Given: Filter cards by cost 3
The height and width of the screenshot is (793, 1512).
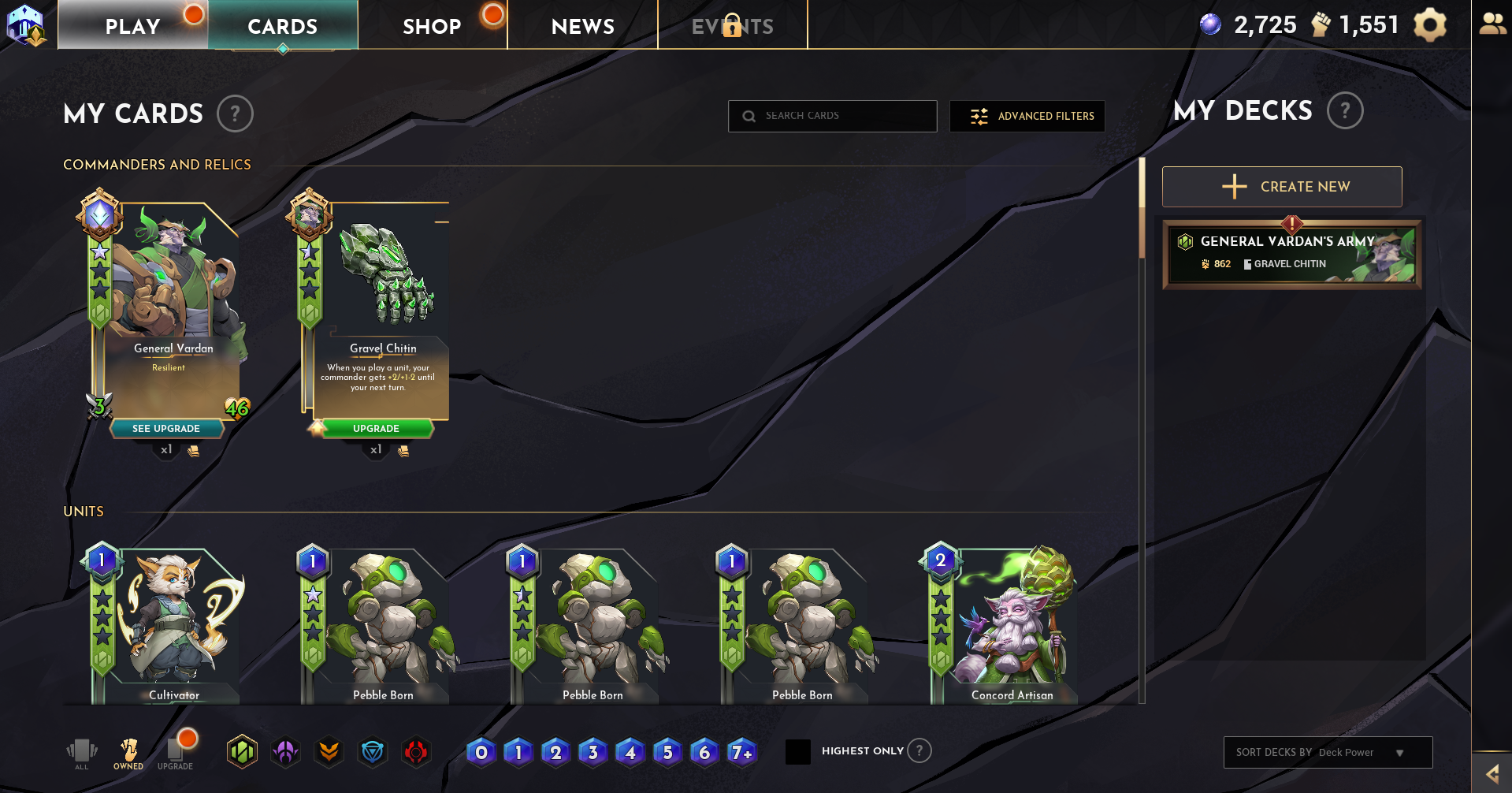Looking at the screenshot, I should tap(593, 753).
